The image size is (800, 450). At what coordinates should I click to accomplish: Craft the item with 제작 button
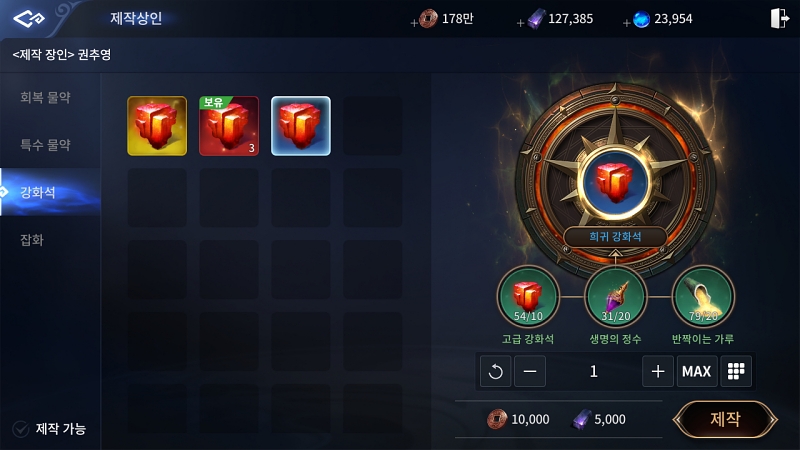pos(725,419)
